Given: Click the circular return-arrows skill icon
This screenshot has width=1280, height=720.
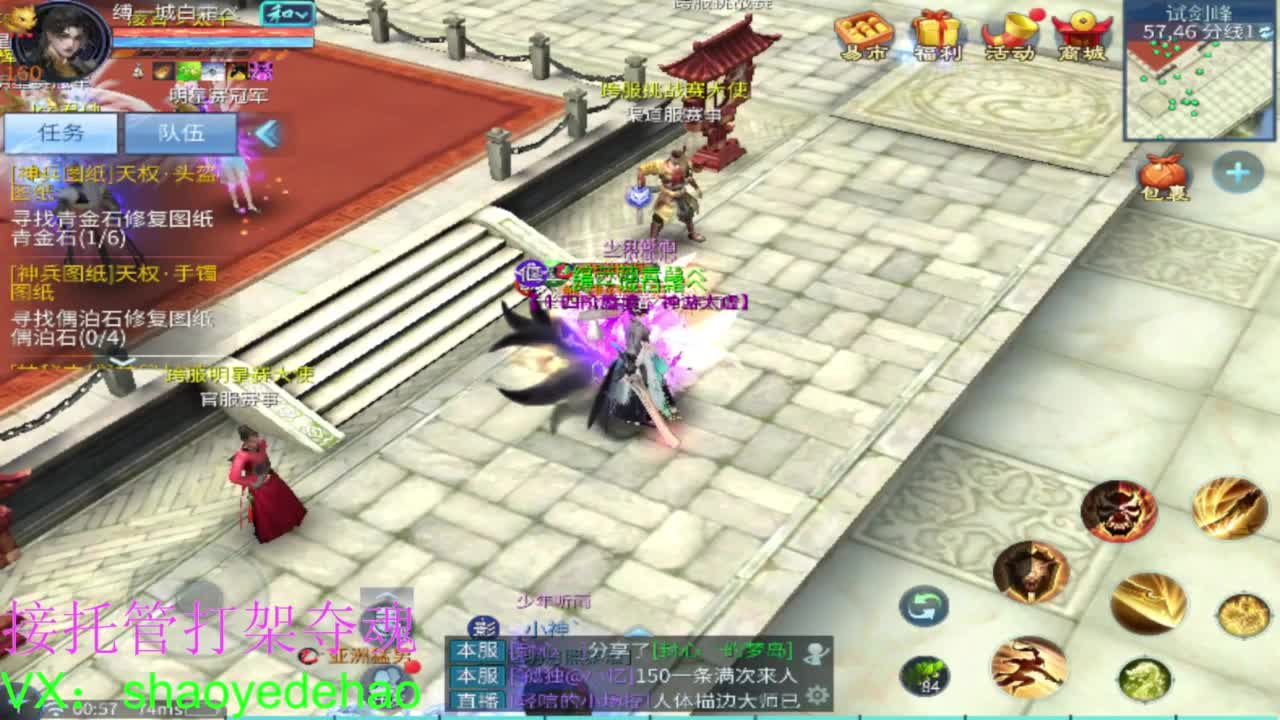Looking at the screenshot, I should pos(925,606).
